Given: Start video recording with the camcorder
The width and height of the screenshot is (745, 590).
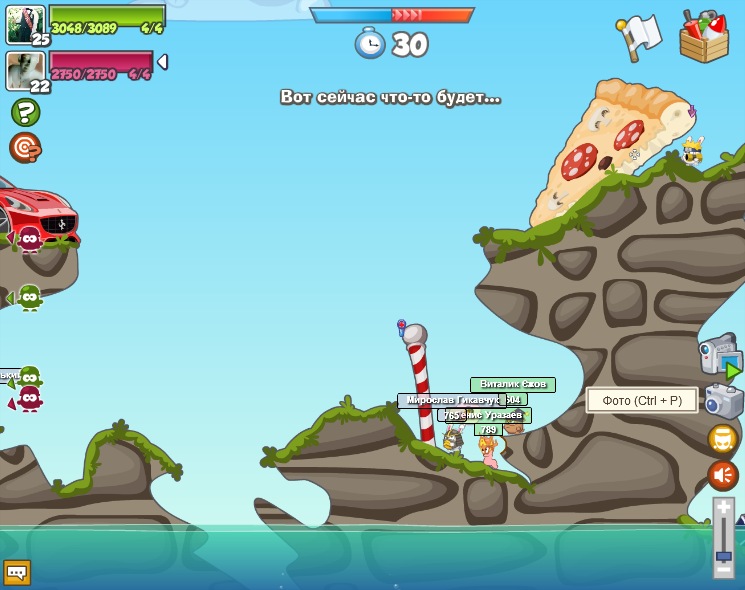Looking at the screenshot, I should pos(718,357).
